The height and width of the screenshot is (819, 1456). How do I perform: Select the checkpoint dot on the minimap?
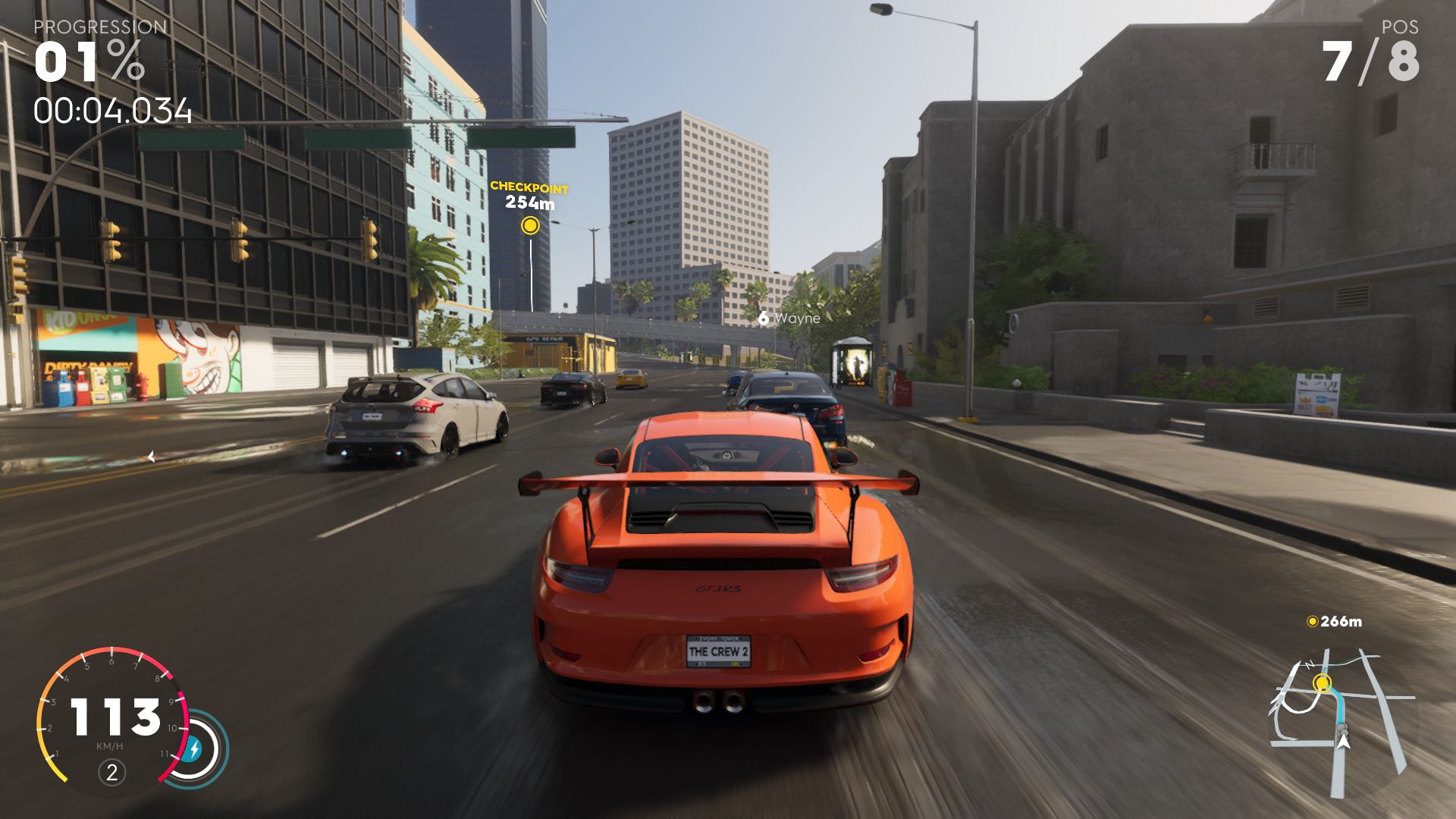click(x=1323, y=683)
